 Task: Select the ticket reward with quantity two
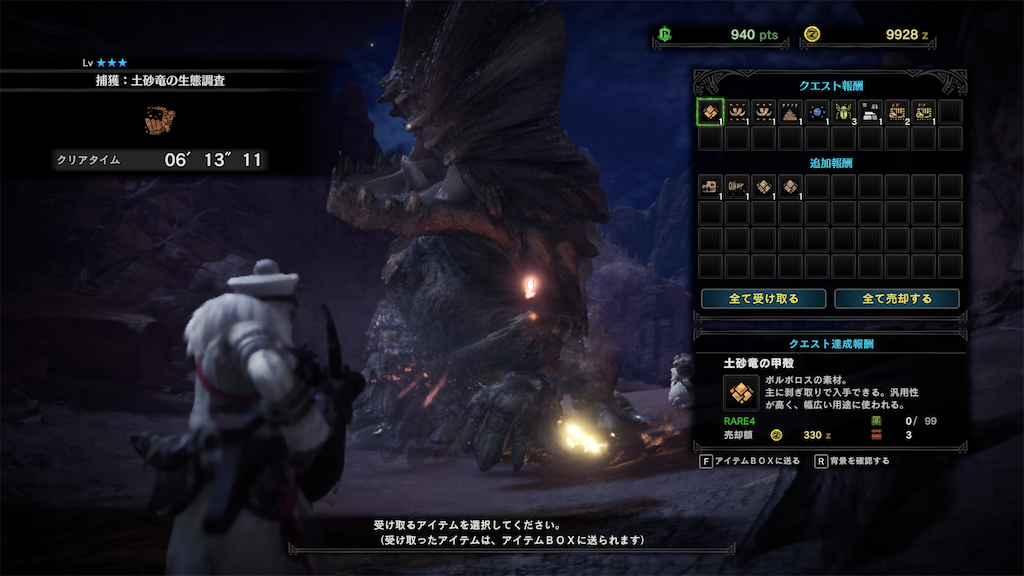point(897,111)
